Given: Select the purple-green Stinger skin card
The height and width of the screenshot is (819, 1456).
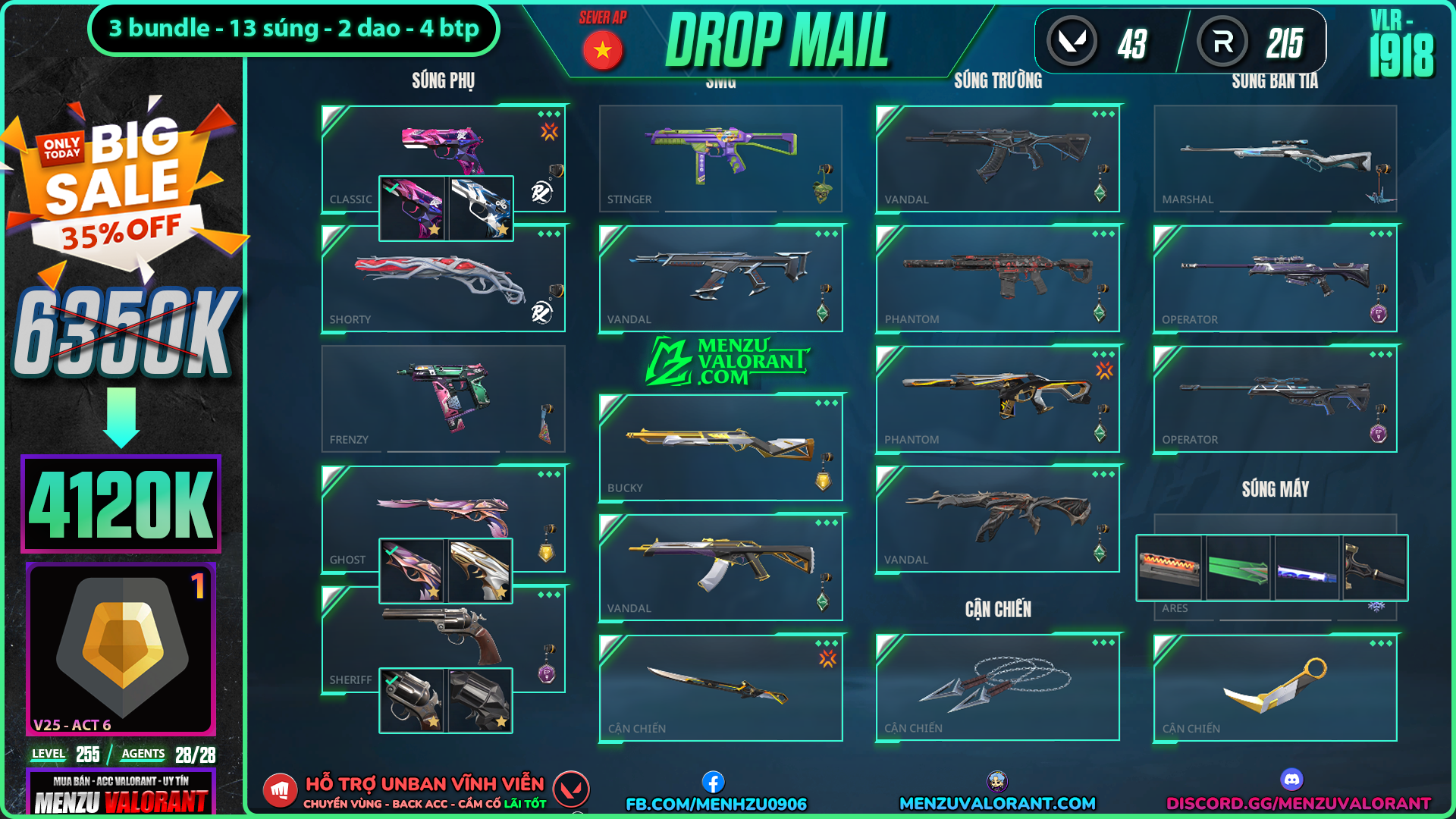Looking at the screenshot, I should click(x=720, y=158).
